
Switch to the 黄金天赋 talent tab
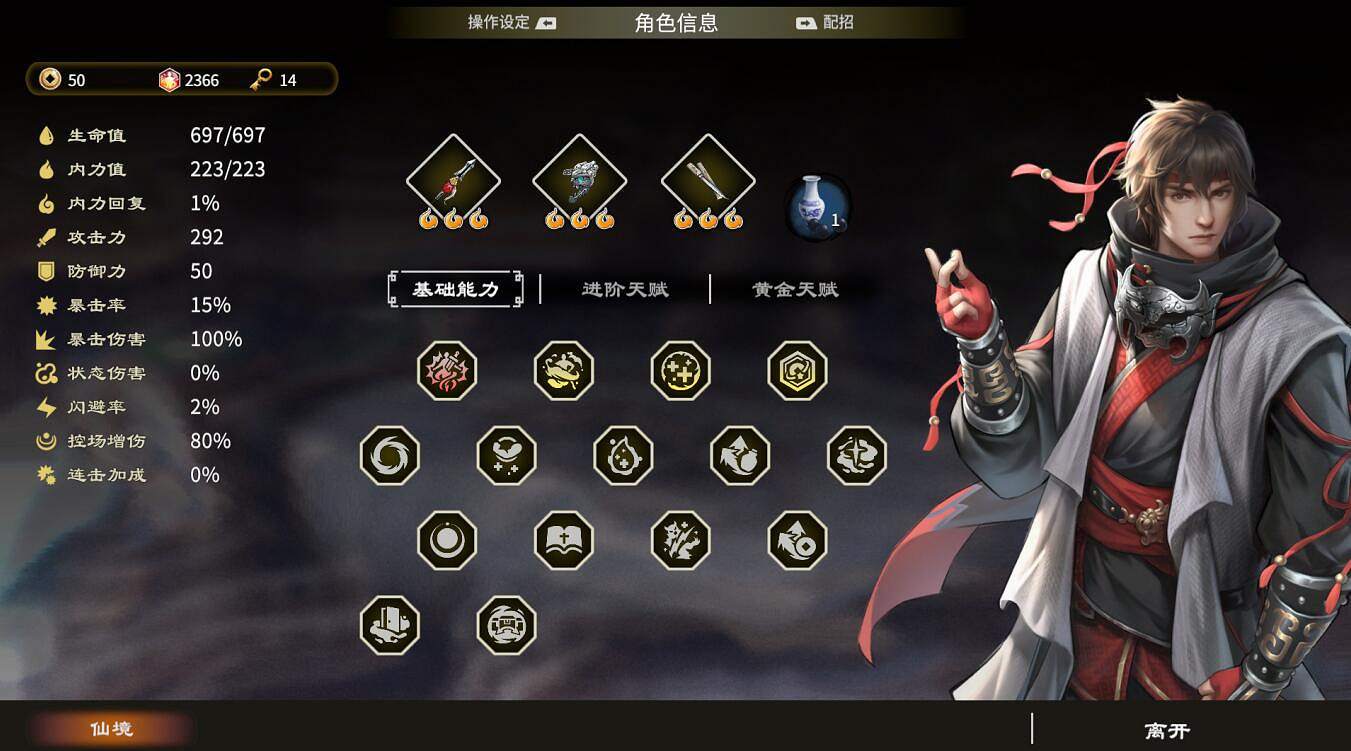click(x=793, y=289)
